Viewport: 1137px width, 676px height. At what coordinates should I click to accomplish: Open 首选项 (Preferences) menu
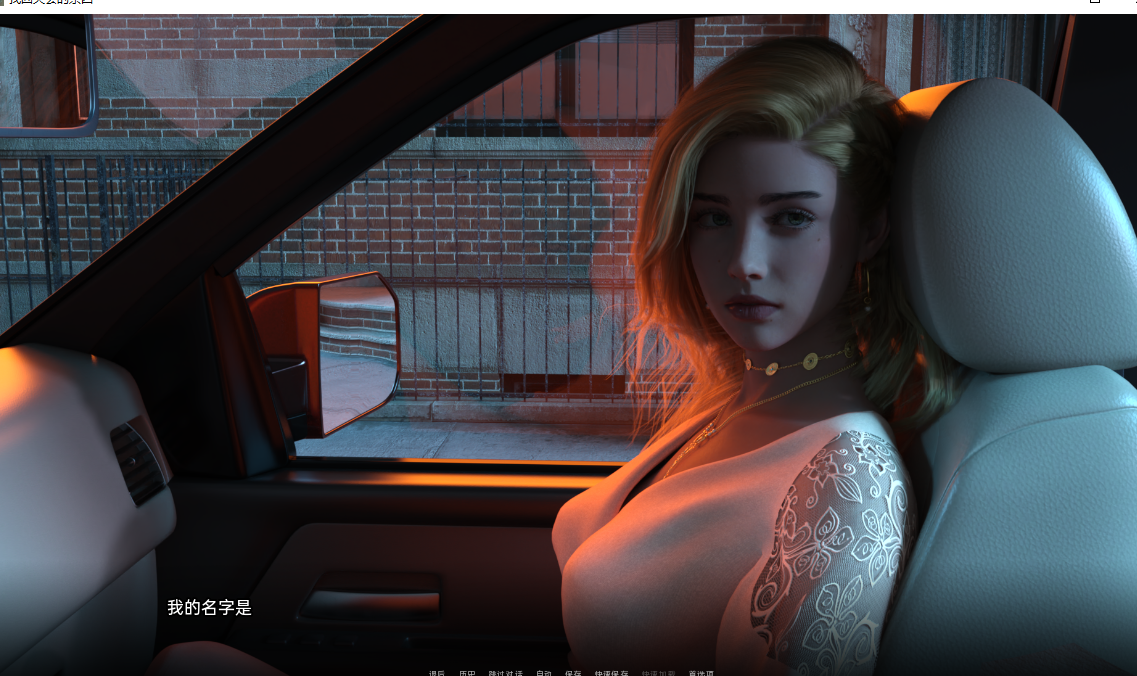[x=701, y=673]
